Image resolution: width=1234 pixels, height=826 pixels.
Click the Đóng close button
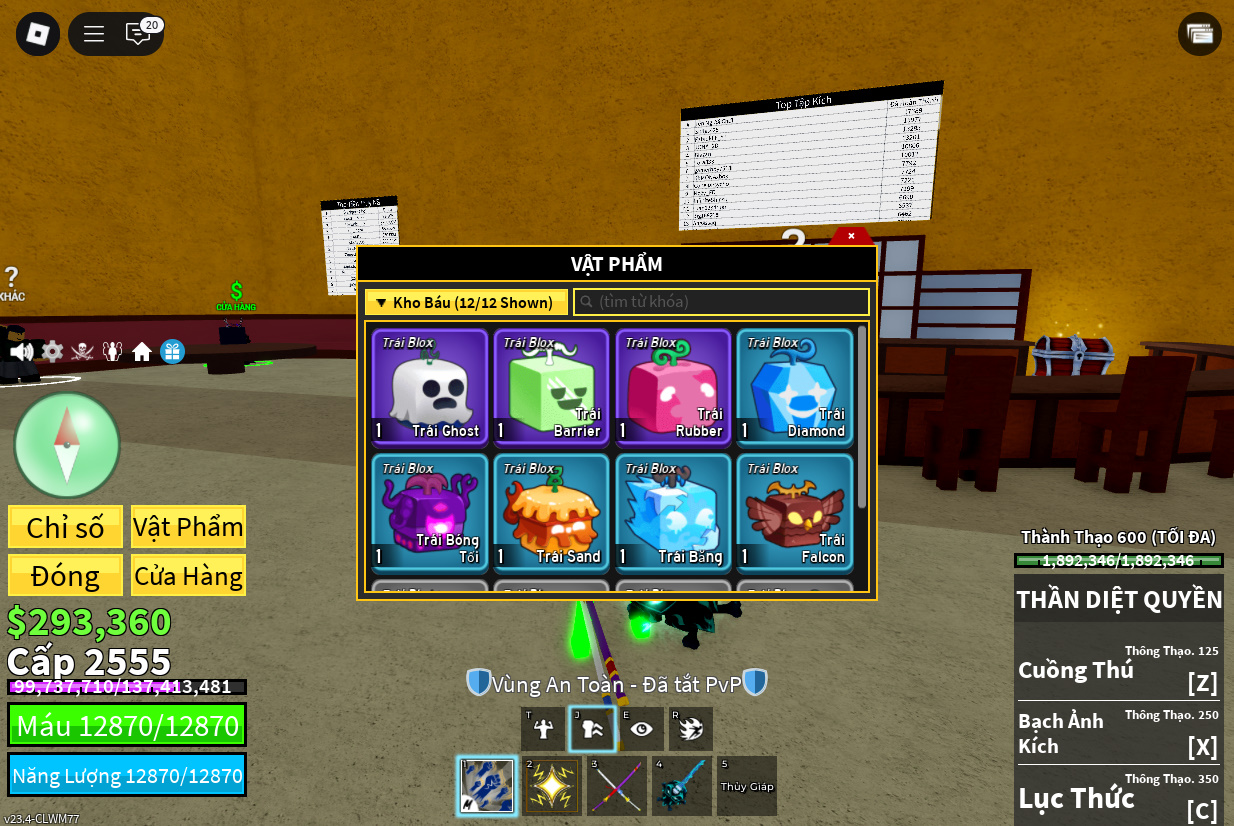[x=65, y=576]
